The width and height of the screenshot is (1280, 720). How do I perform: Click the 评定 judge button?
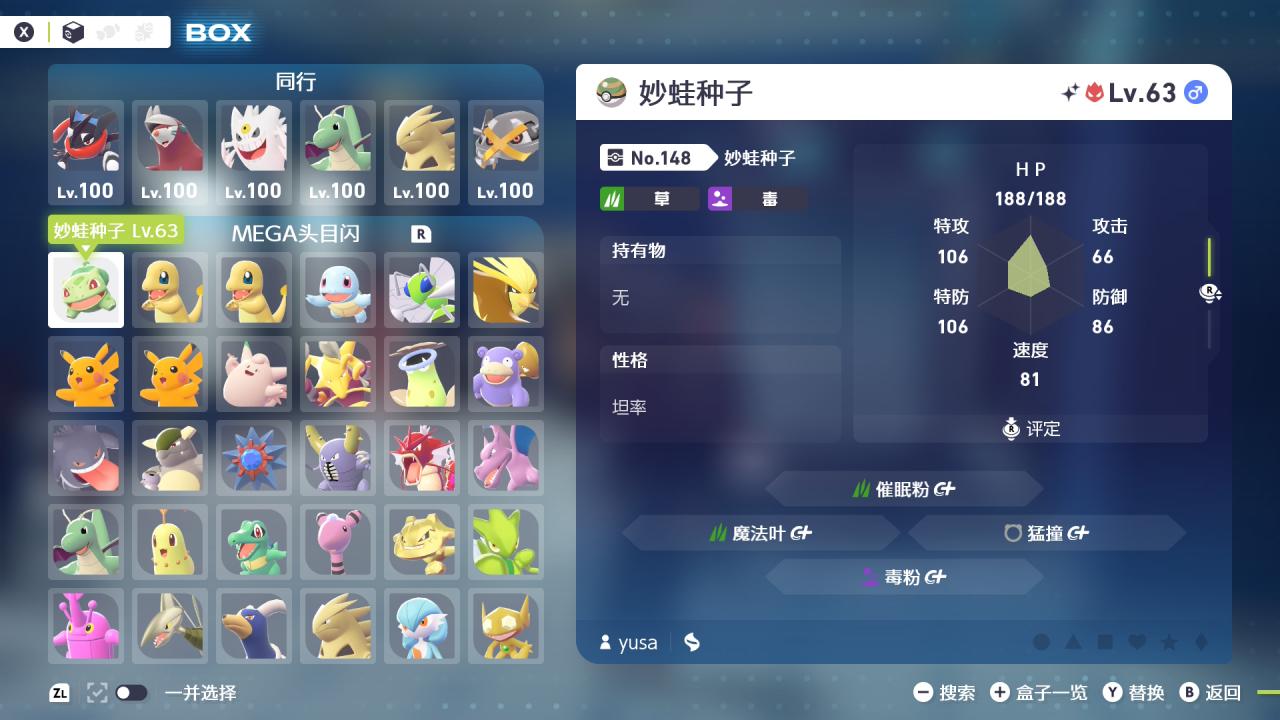(1030, 428)
